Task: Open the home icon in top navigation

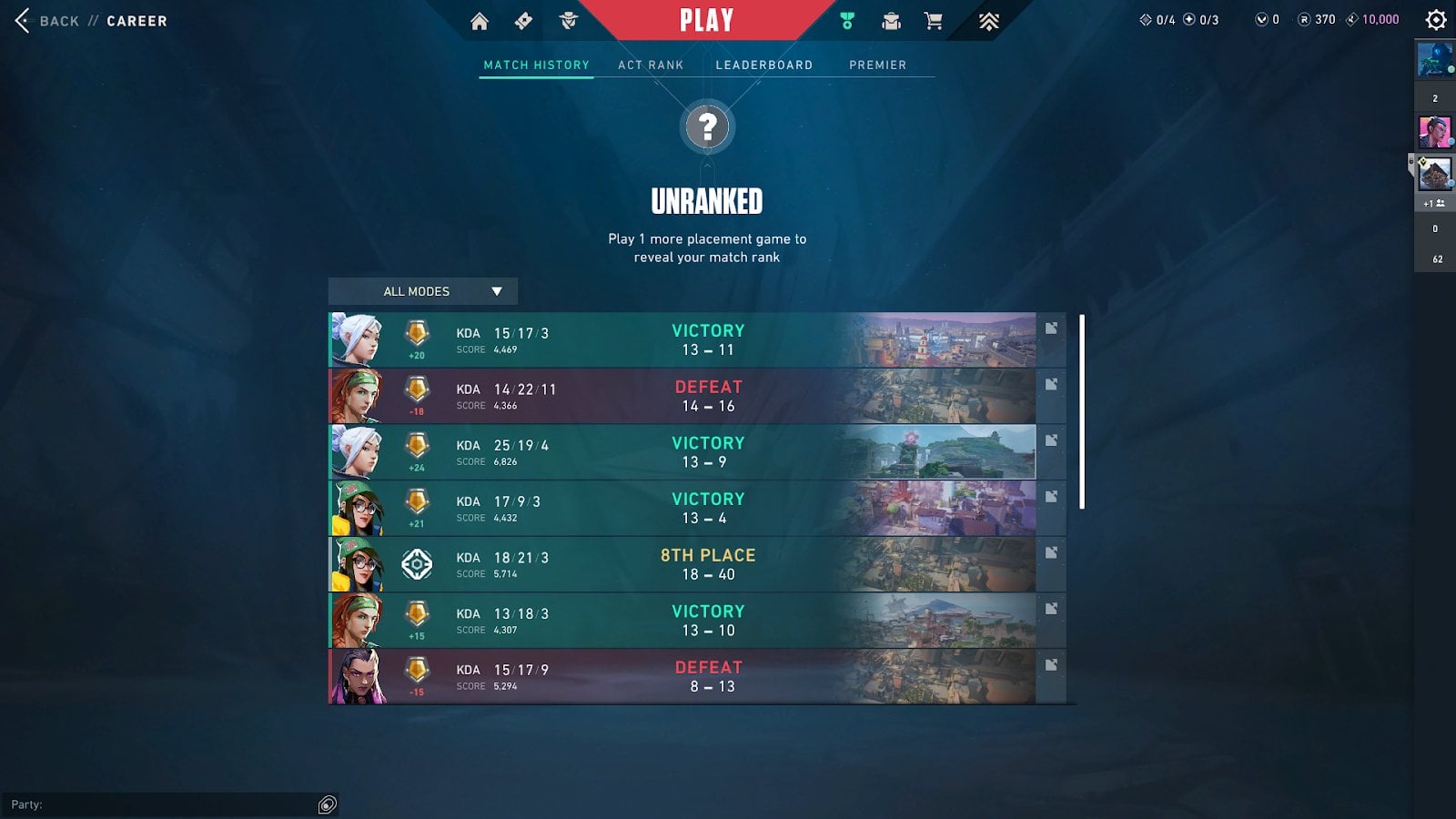Action: point(480,21)
